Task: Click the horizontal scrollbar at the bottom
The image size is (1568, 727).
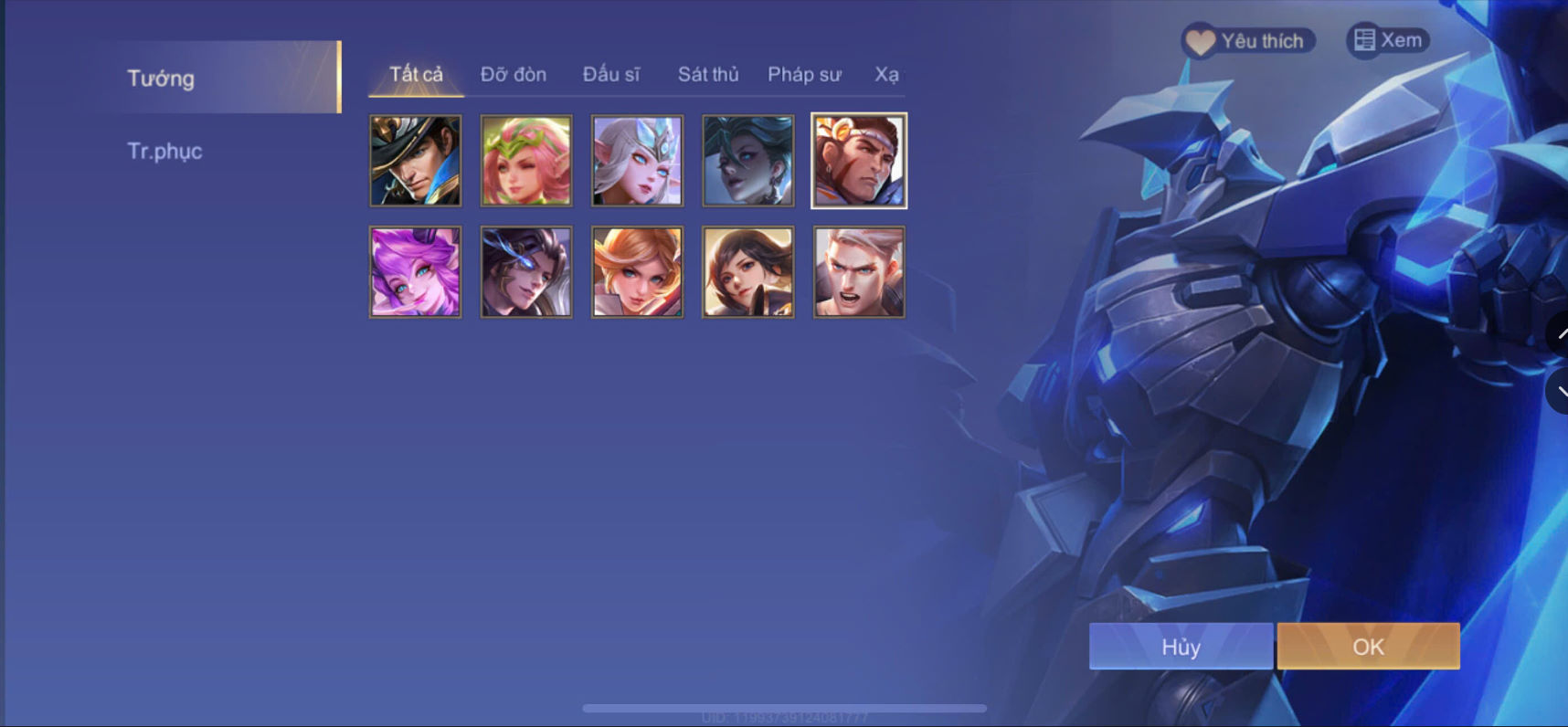Action: [x=784, y=706]
